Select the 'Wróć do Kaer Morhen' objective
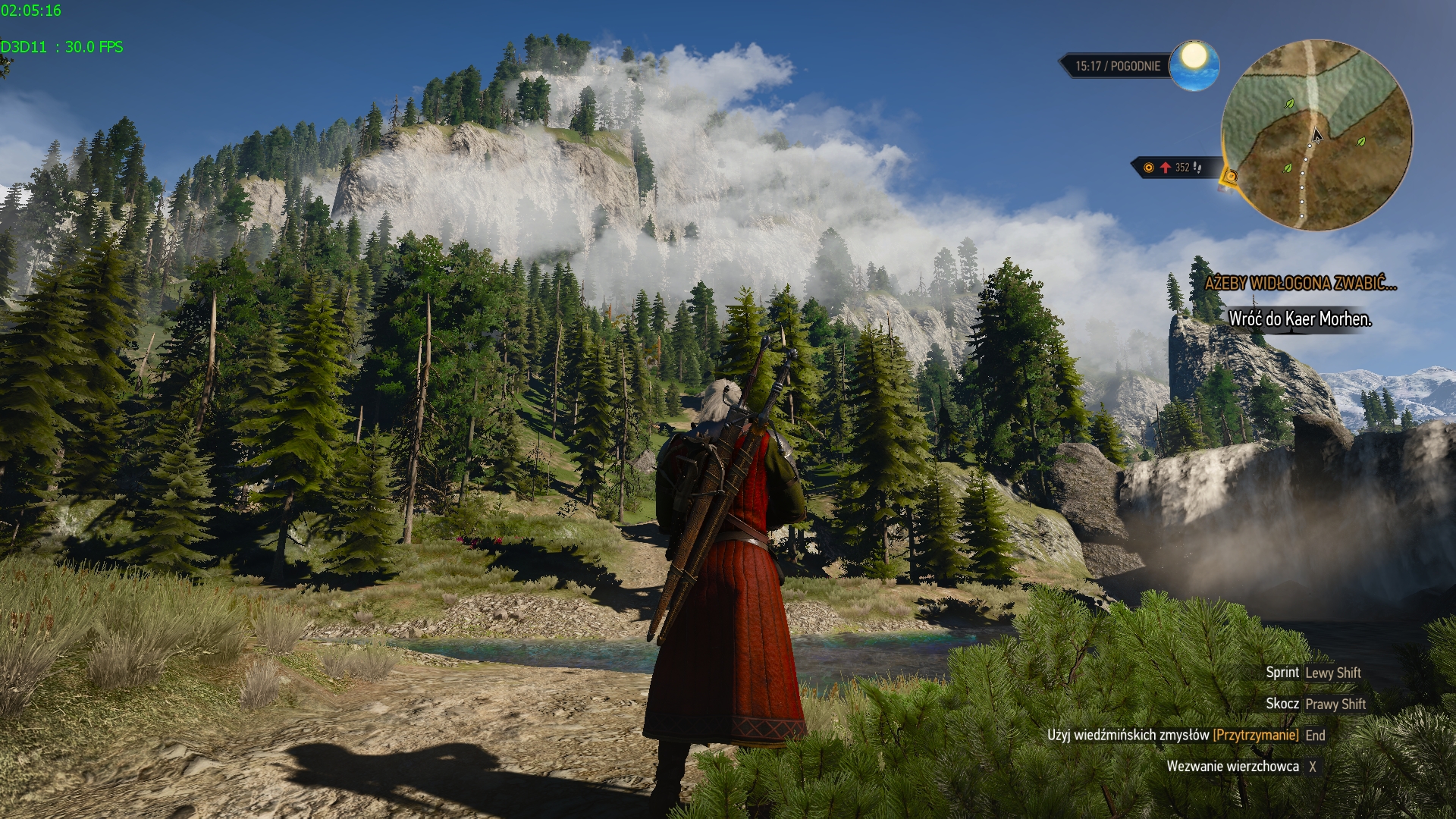 click(1300, 319)
